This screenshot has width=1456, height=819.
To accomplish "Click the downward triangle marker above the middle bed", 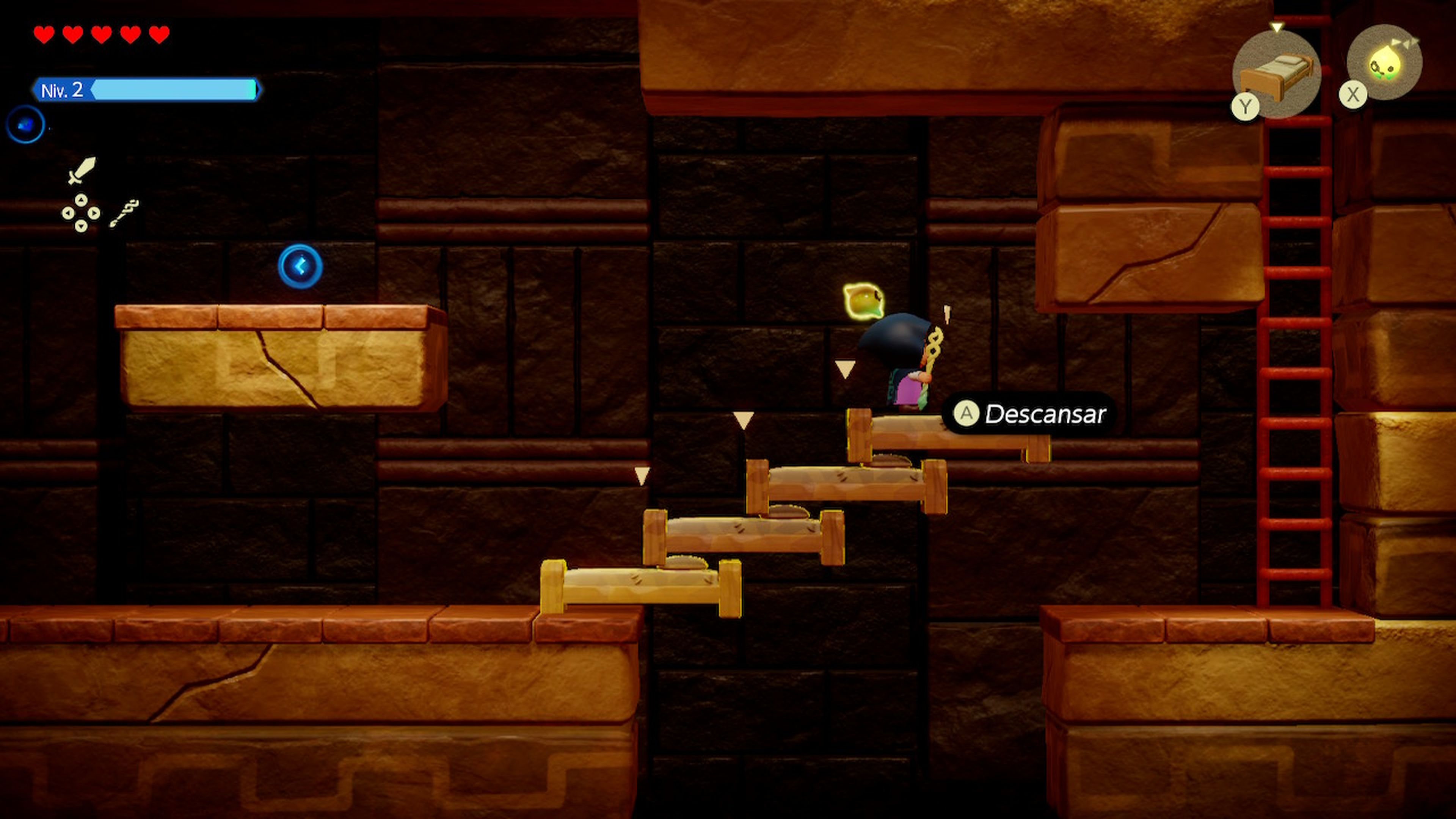I will [x=743, y=419].
